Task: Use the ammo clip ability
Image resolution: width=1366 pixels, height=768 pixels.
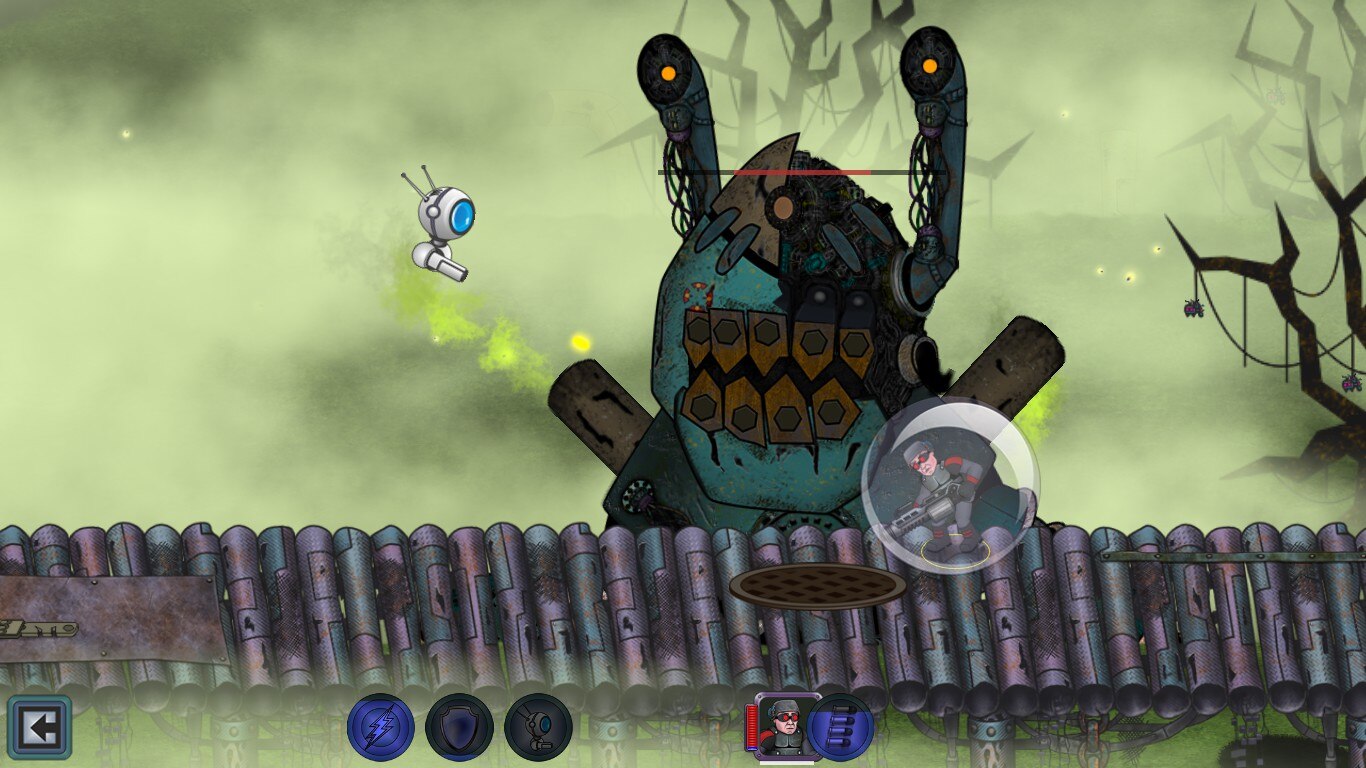Action: coord(841,727)
